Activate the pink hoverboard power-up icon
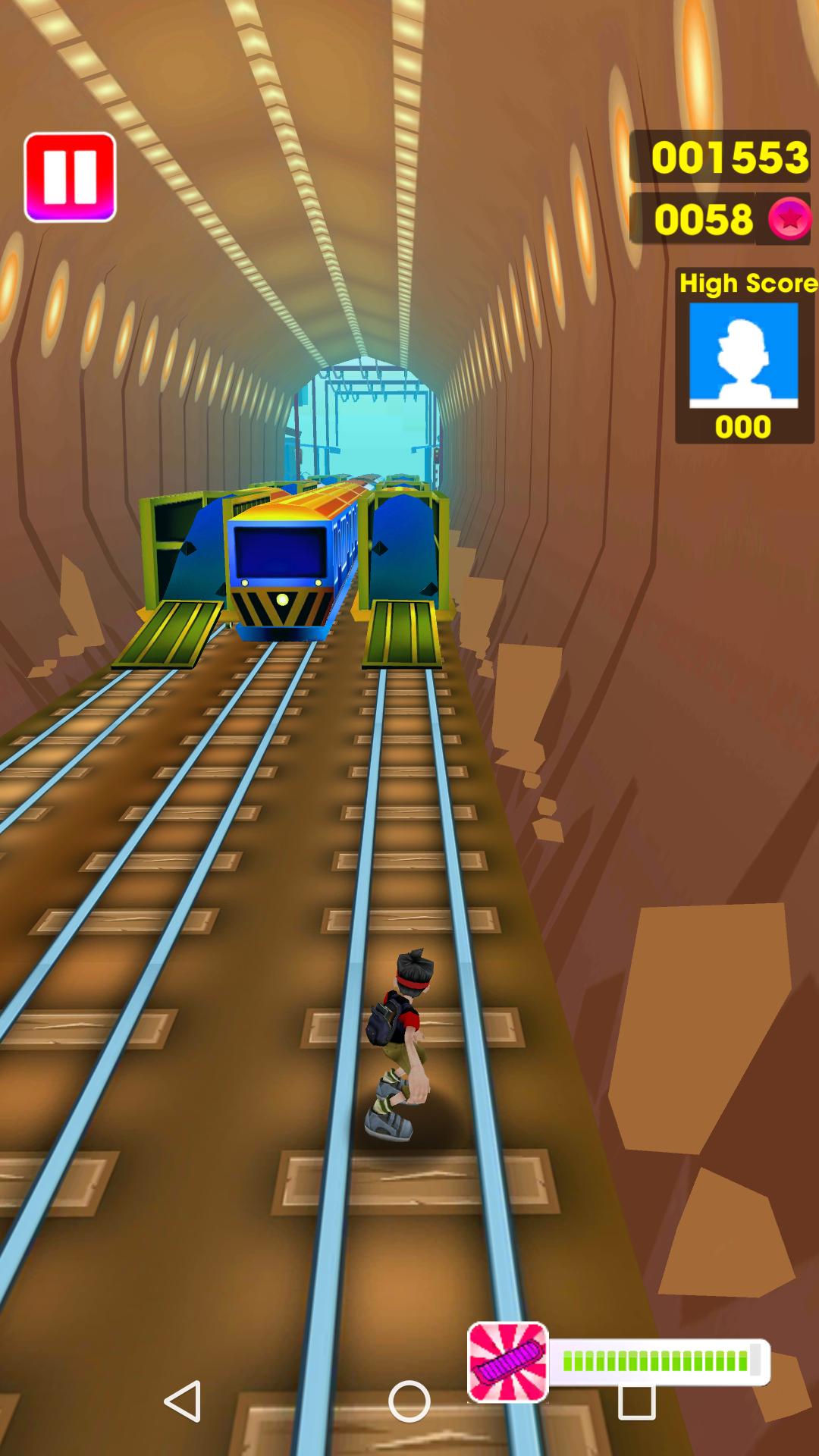This screenshot has width=819, height=1456. (x=507, y=1361)
